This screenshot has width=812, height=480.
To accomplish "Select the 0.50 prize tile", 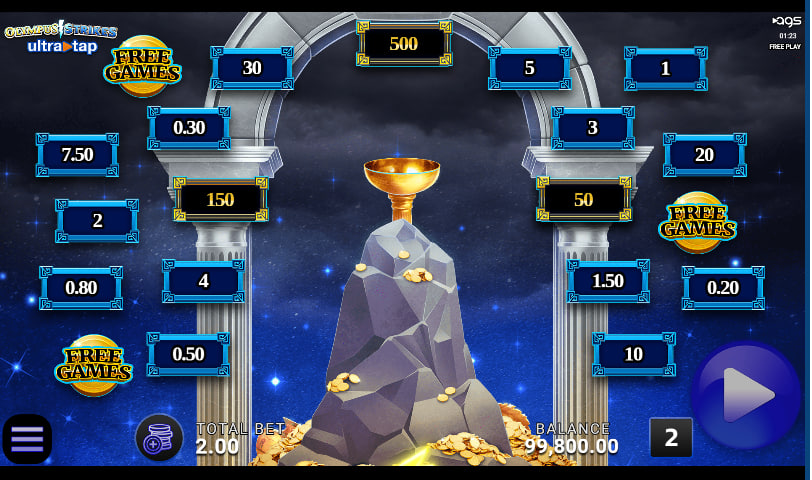I will point(188,355).
